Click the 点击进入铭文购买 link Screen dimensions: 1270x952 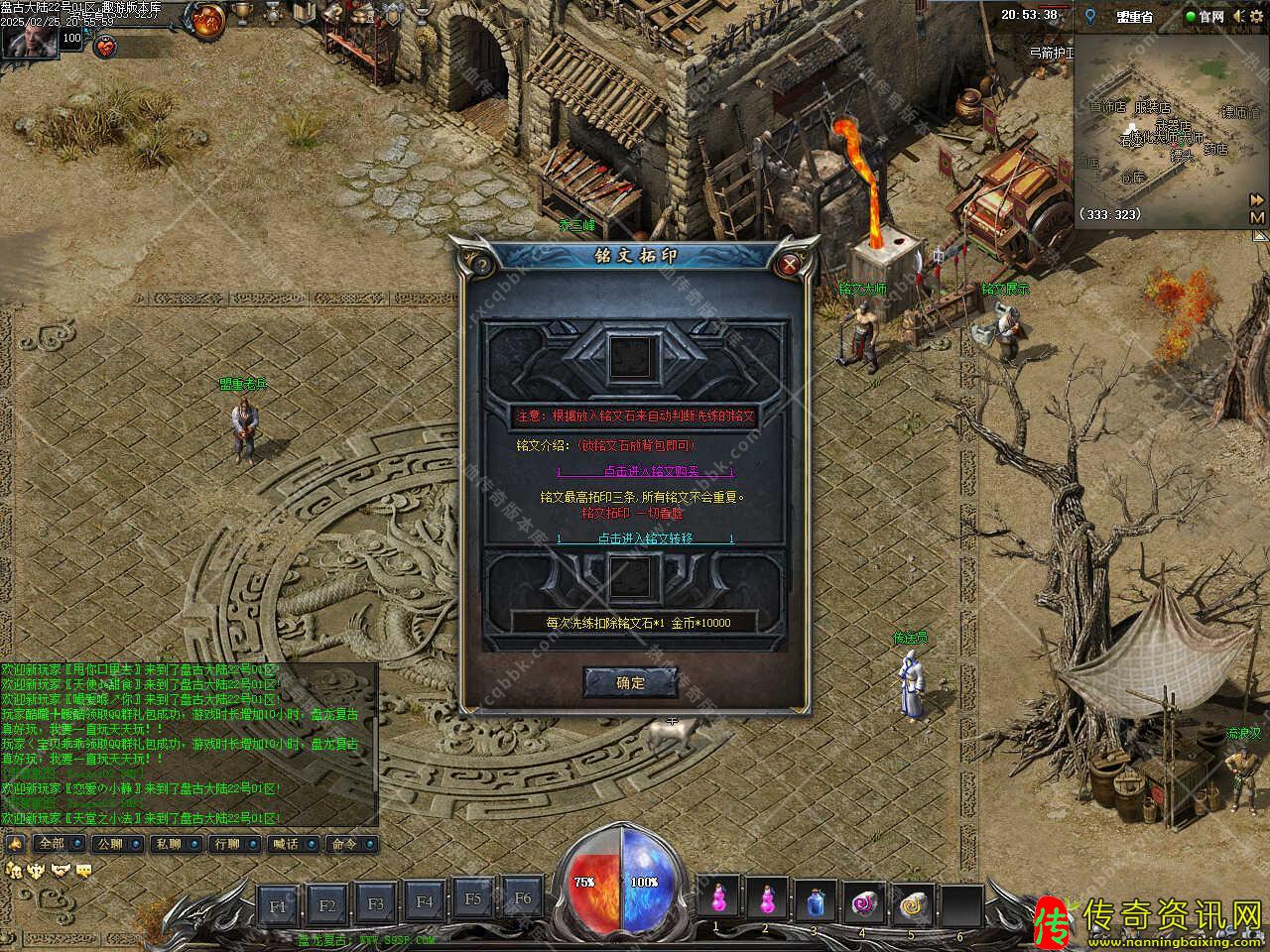point(645,471)
